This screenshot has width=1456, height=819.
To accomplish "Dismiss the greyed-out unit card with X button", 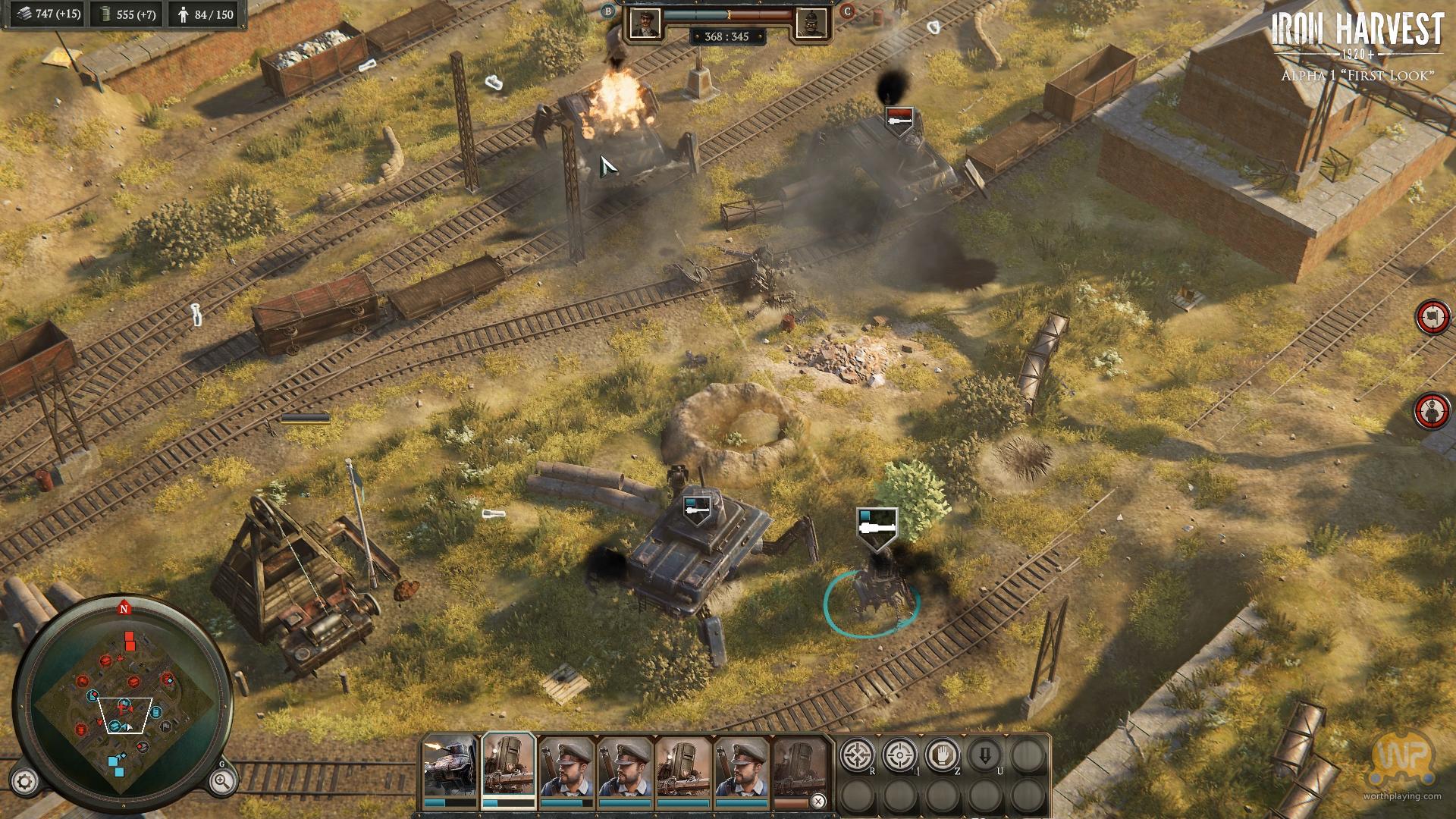I will tap(818, 801).
